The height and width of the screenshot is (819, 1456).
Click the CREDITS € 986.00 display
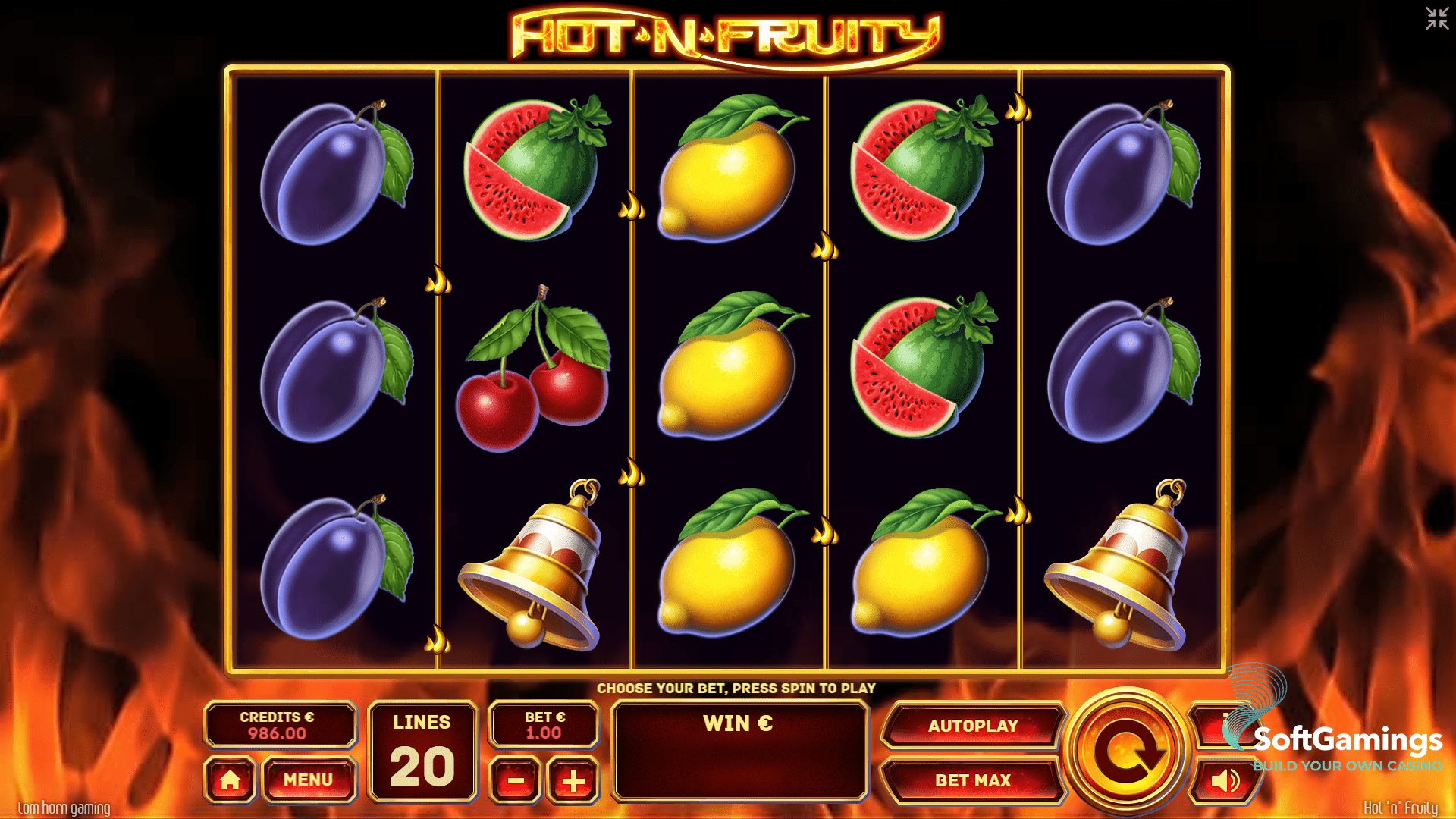coord(281,724)
